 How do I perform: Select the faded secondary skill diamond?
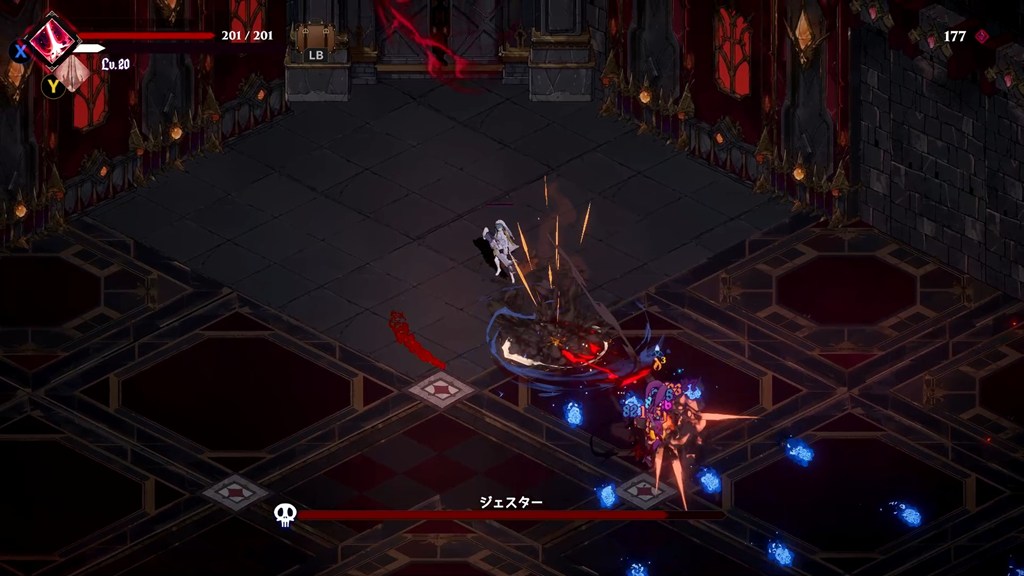pyautogui.click(x=72, y=72)
